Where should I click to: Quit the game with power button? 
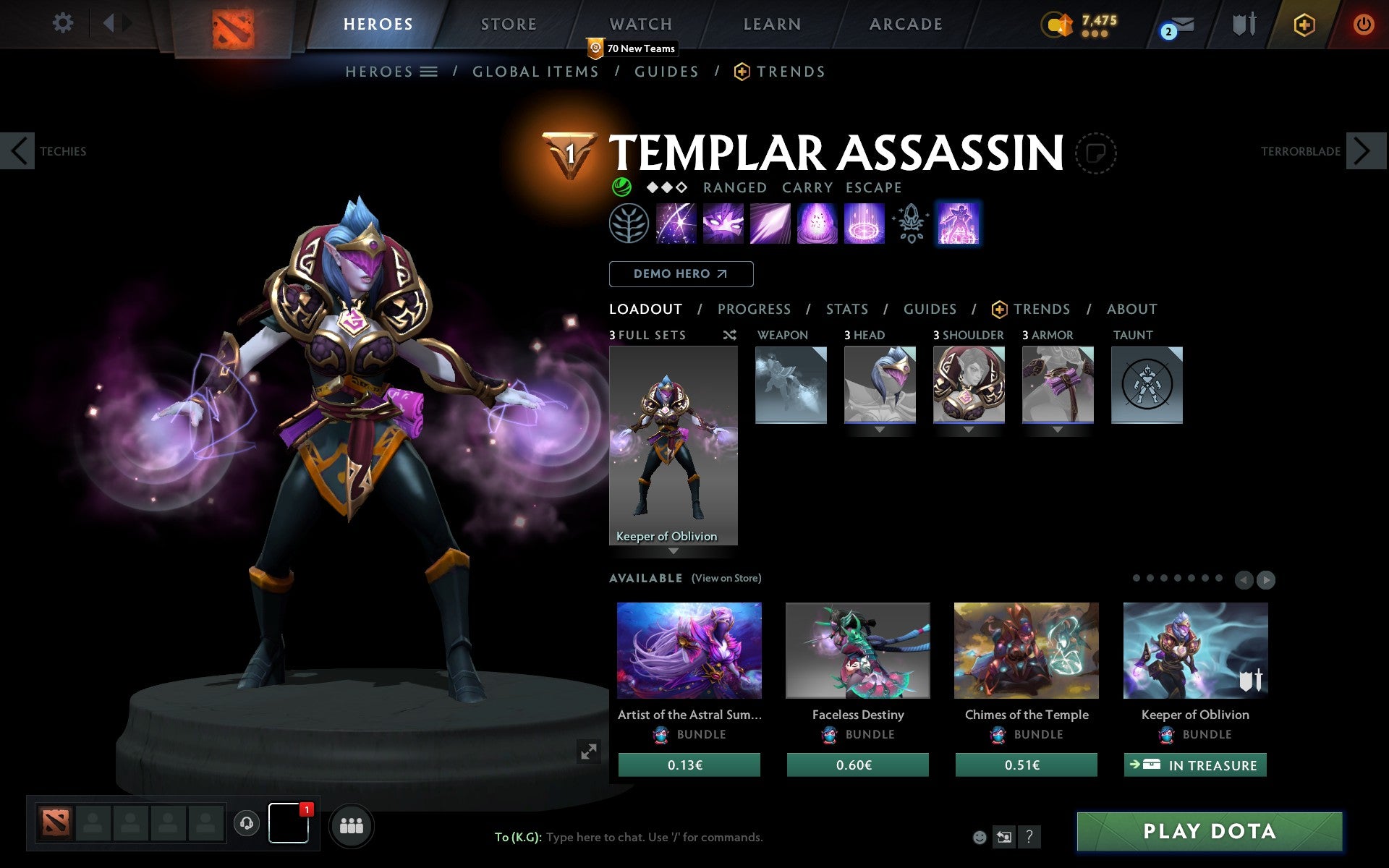tap(1363, 25)
